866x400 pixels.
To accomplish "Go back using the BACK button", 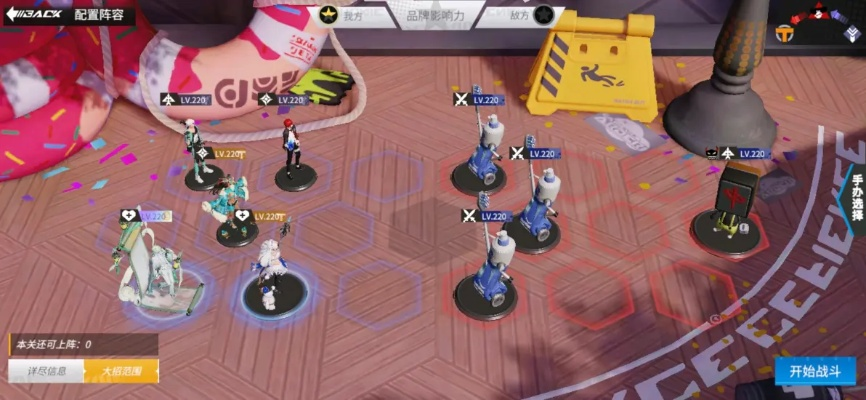I will [33, 15].
